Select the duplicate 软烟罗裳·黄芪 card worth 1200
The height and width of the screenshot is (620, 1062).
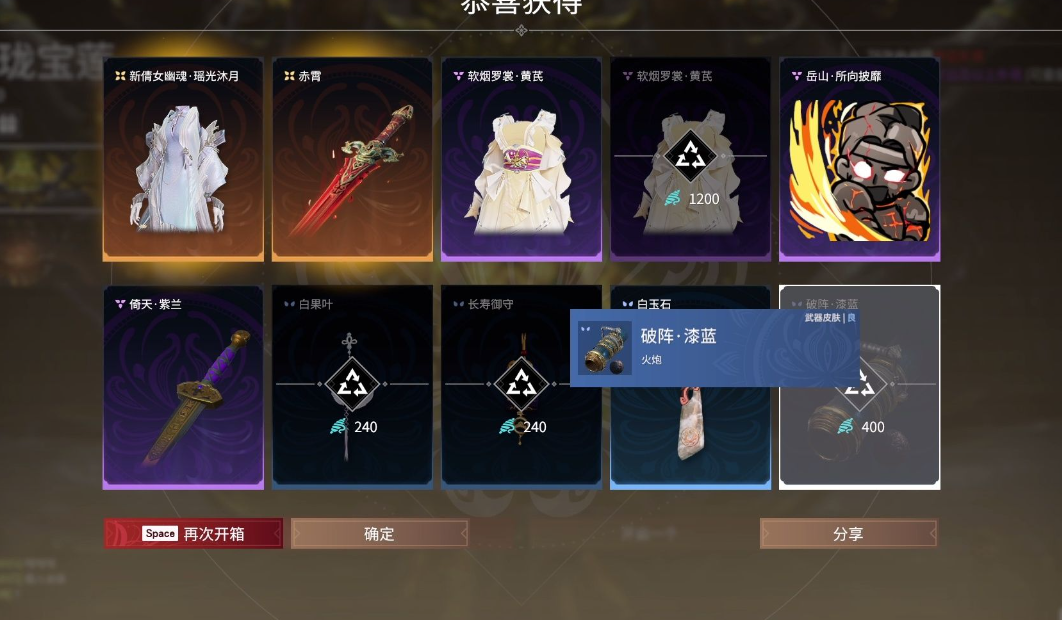pyautogui.click(x=690, y=160)
